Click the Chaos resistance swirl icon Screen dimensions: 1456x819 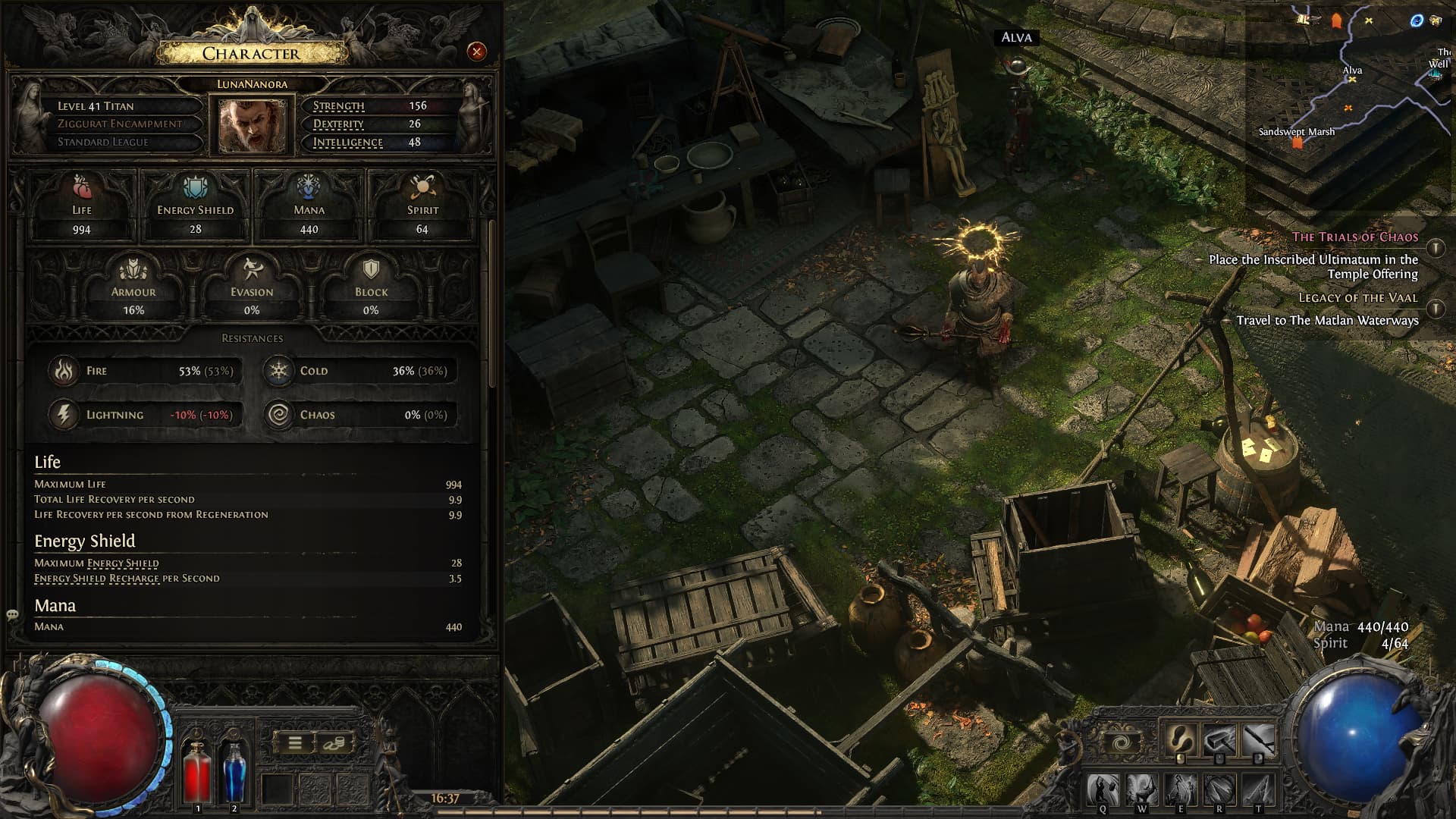tap(281, 414)
